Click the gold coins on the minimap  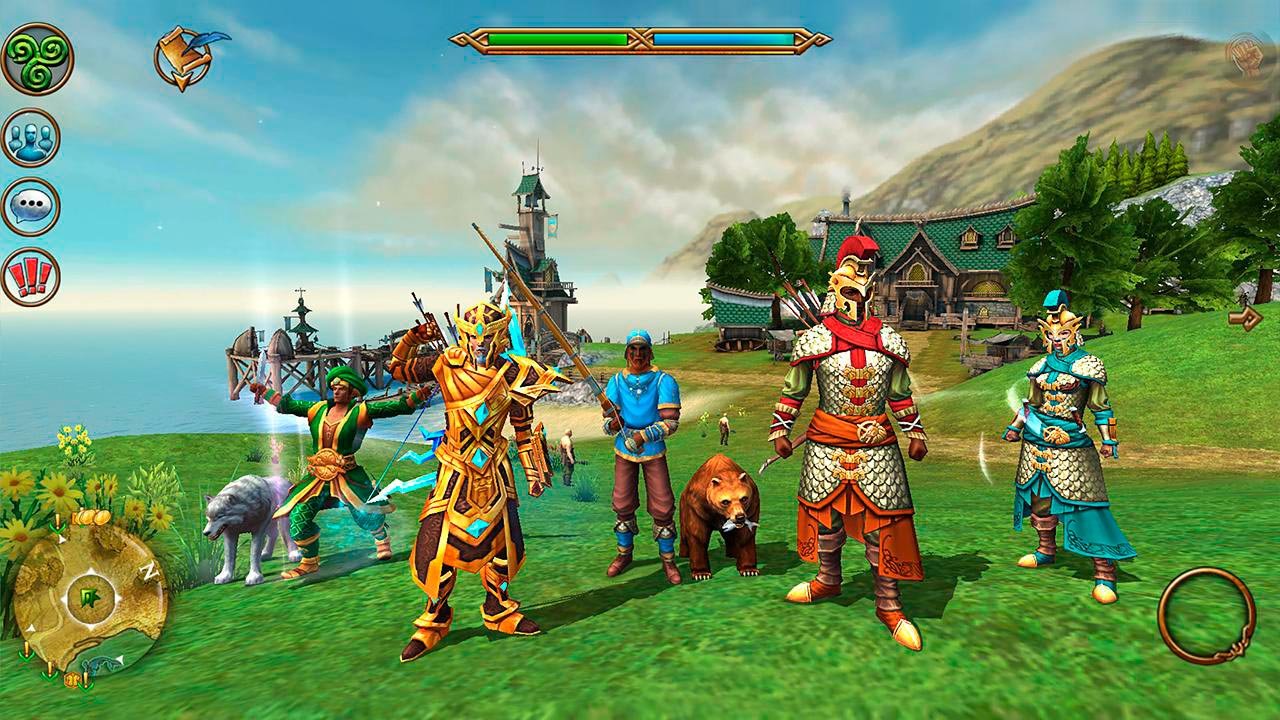[90, 518]
